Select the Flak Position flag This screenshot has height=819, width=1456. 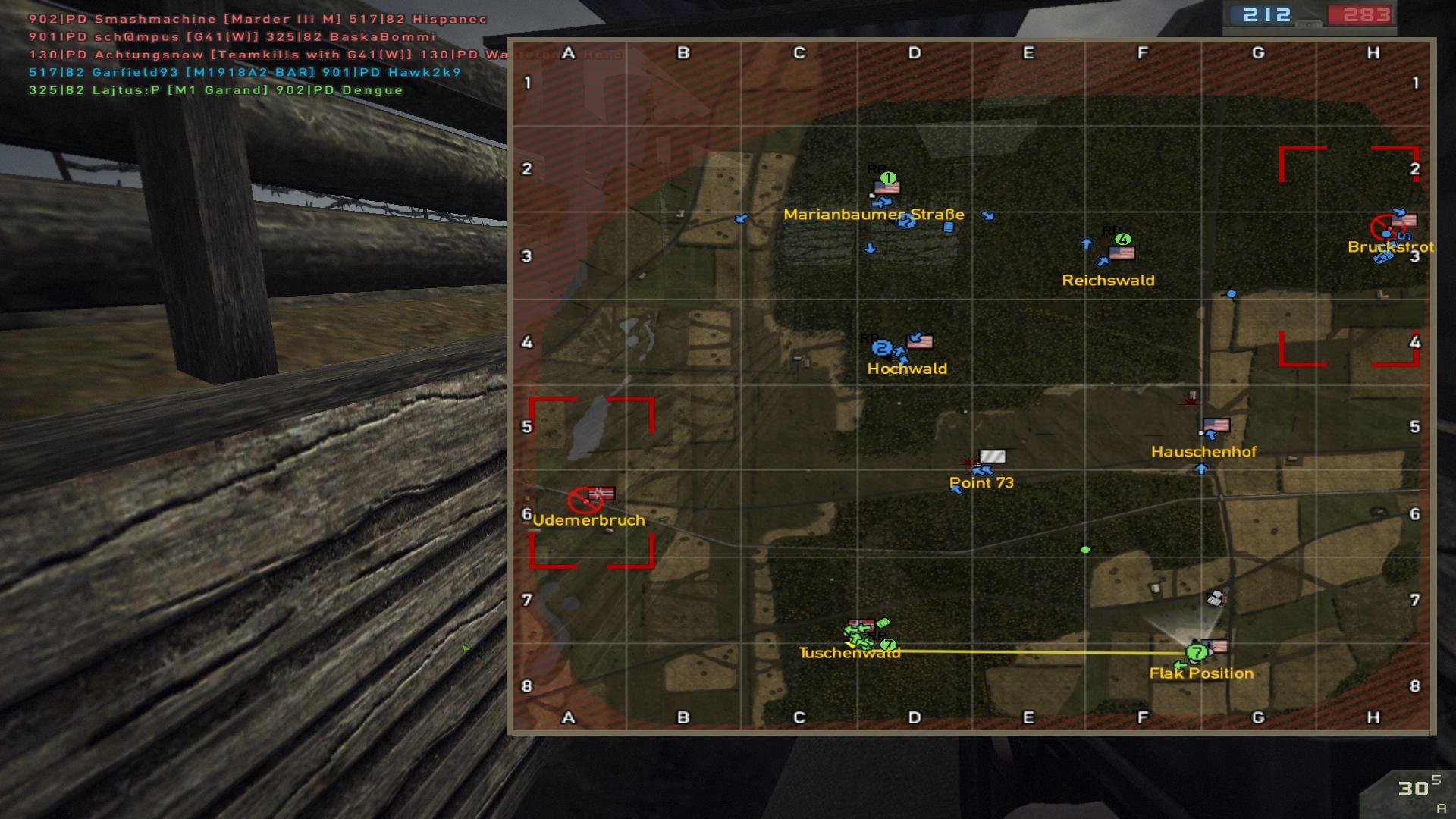1216,647
